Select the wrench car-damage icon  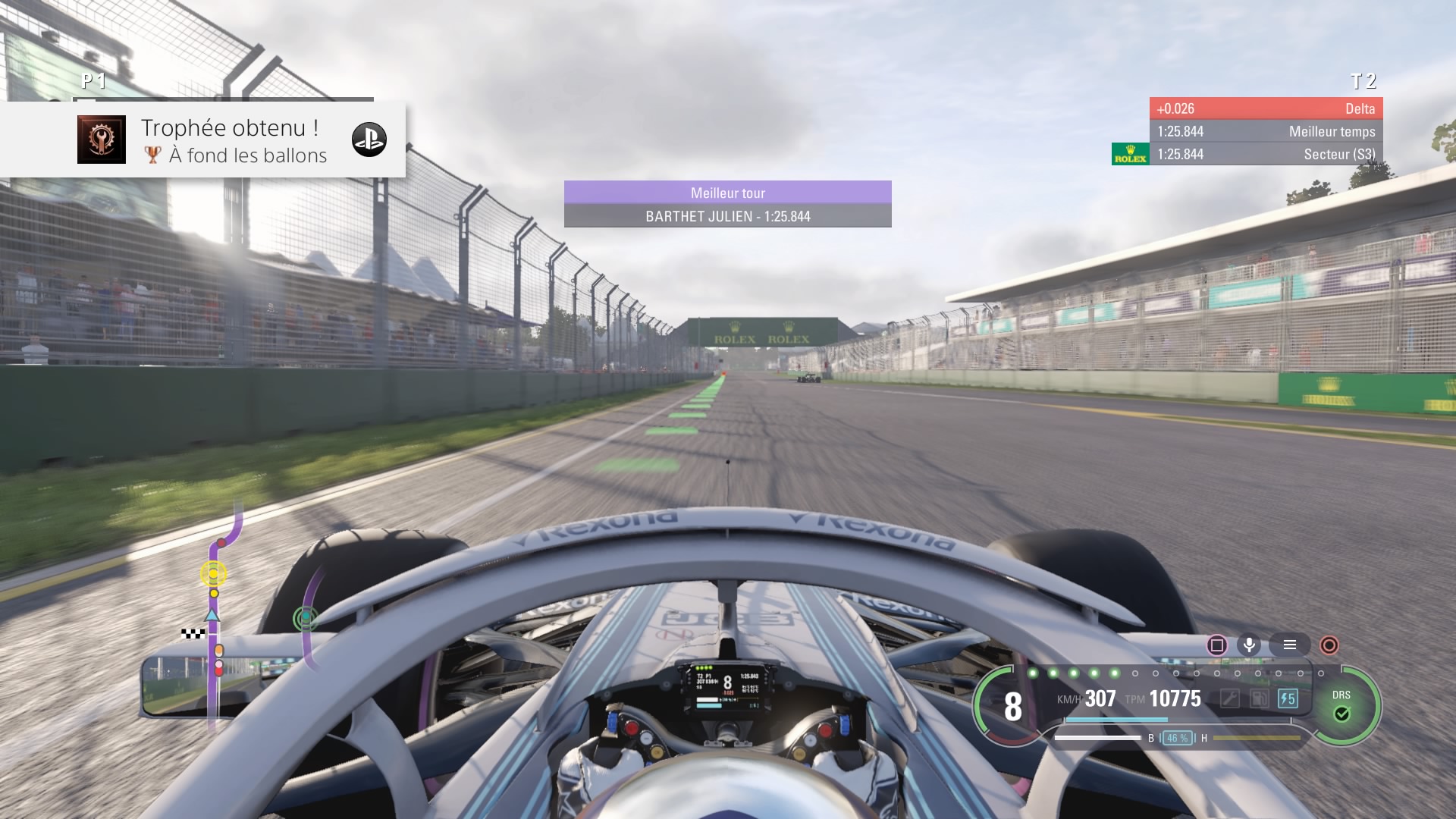[1229, 698]
